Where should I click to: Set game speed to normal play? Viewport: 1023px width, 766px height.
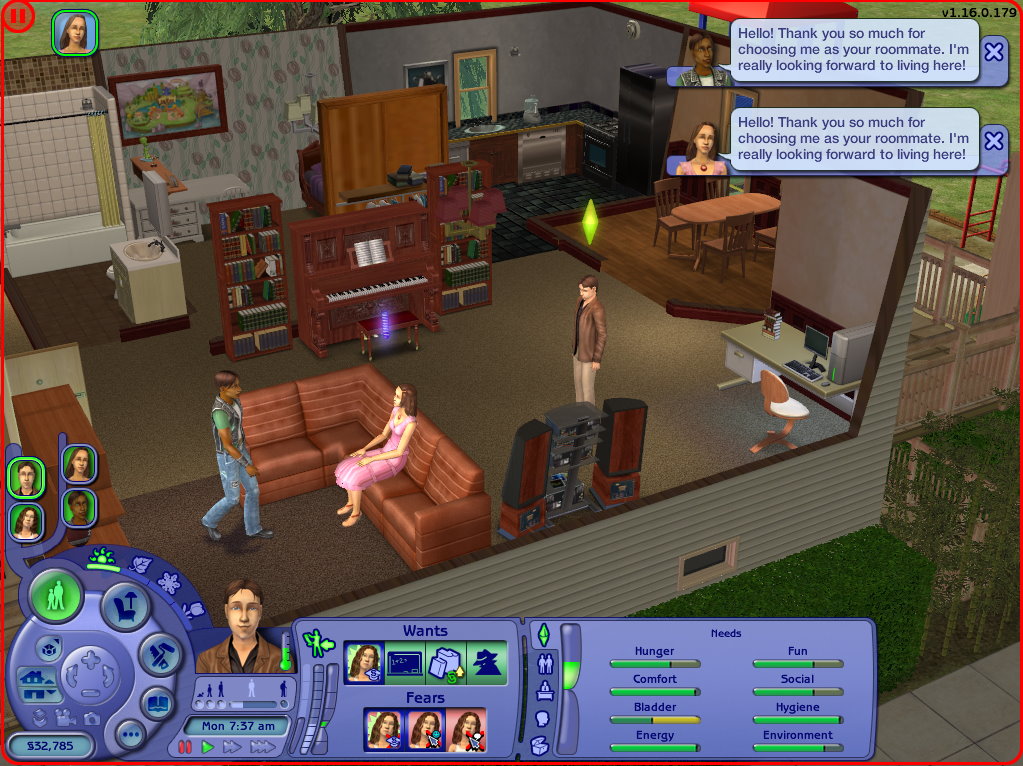click(x=208, y=747)
